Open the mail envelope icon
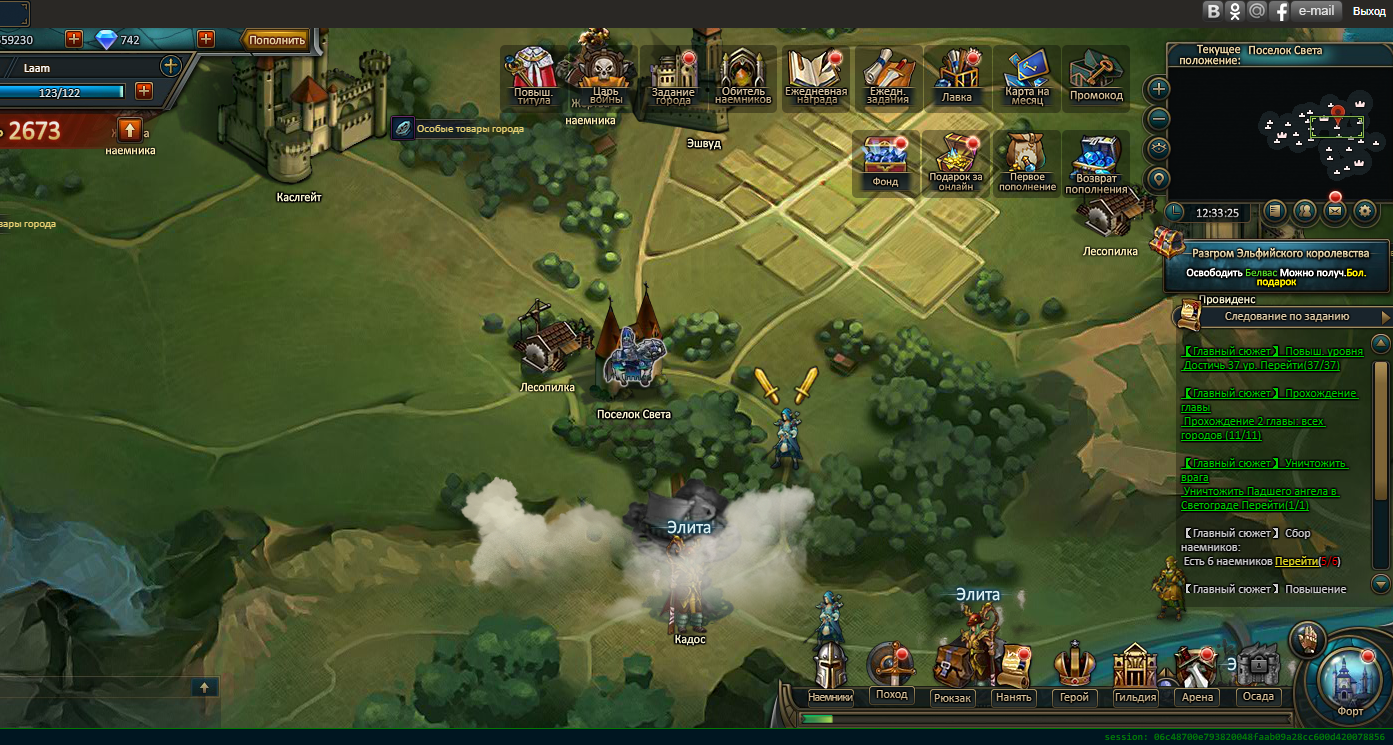Viewport: 1393px width, 745px height. pyautogui.click(x=1334, y=211)
